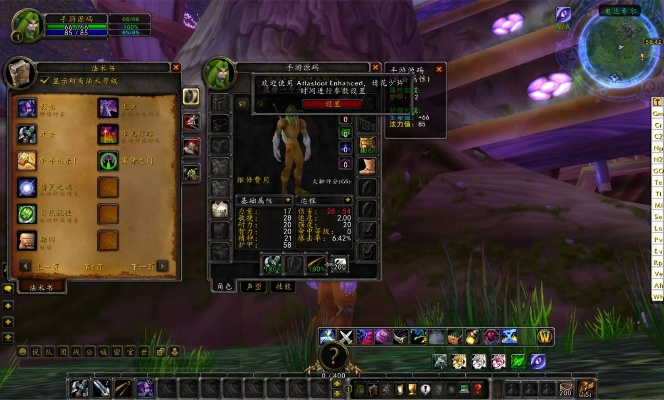This screenshot has height=400, width=664.
Task: Go to the next spellbook page
Action: 162,266
